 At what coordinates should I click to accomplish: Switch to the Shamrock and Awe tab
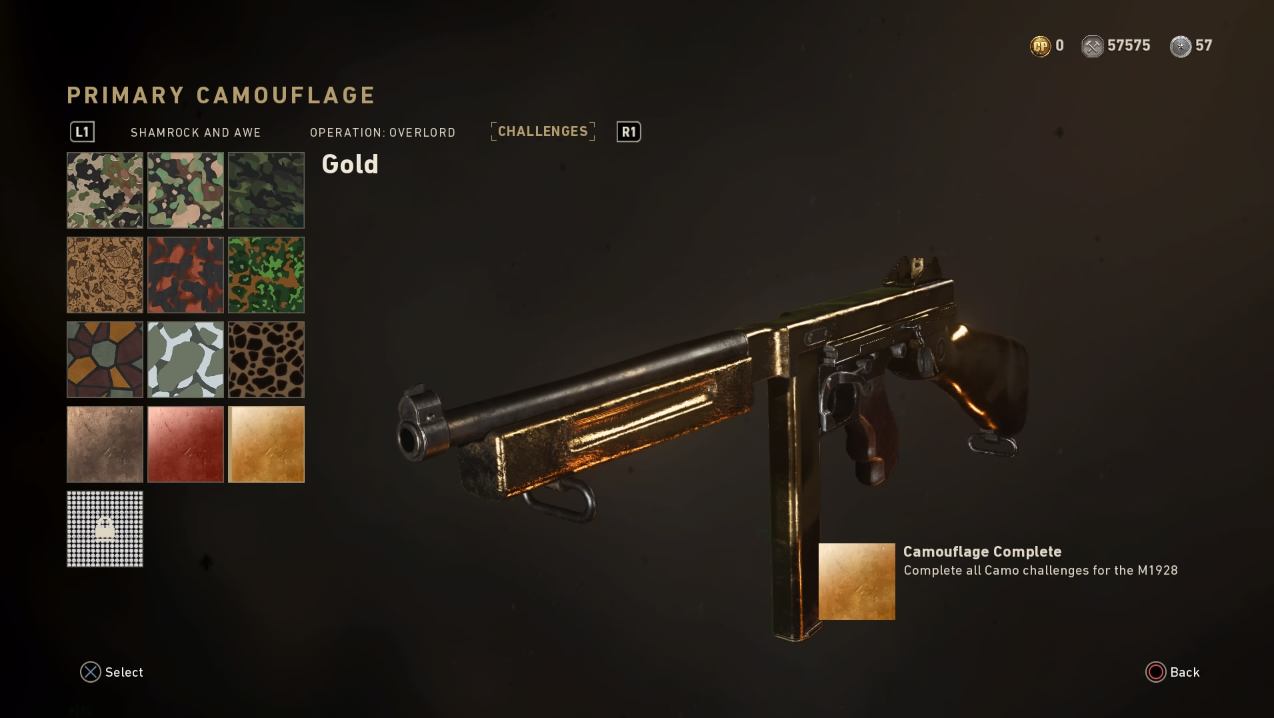pos(195,132)
